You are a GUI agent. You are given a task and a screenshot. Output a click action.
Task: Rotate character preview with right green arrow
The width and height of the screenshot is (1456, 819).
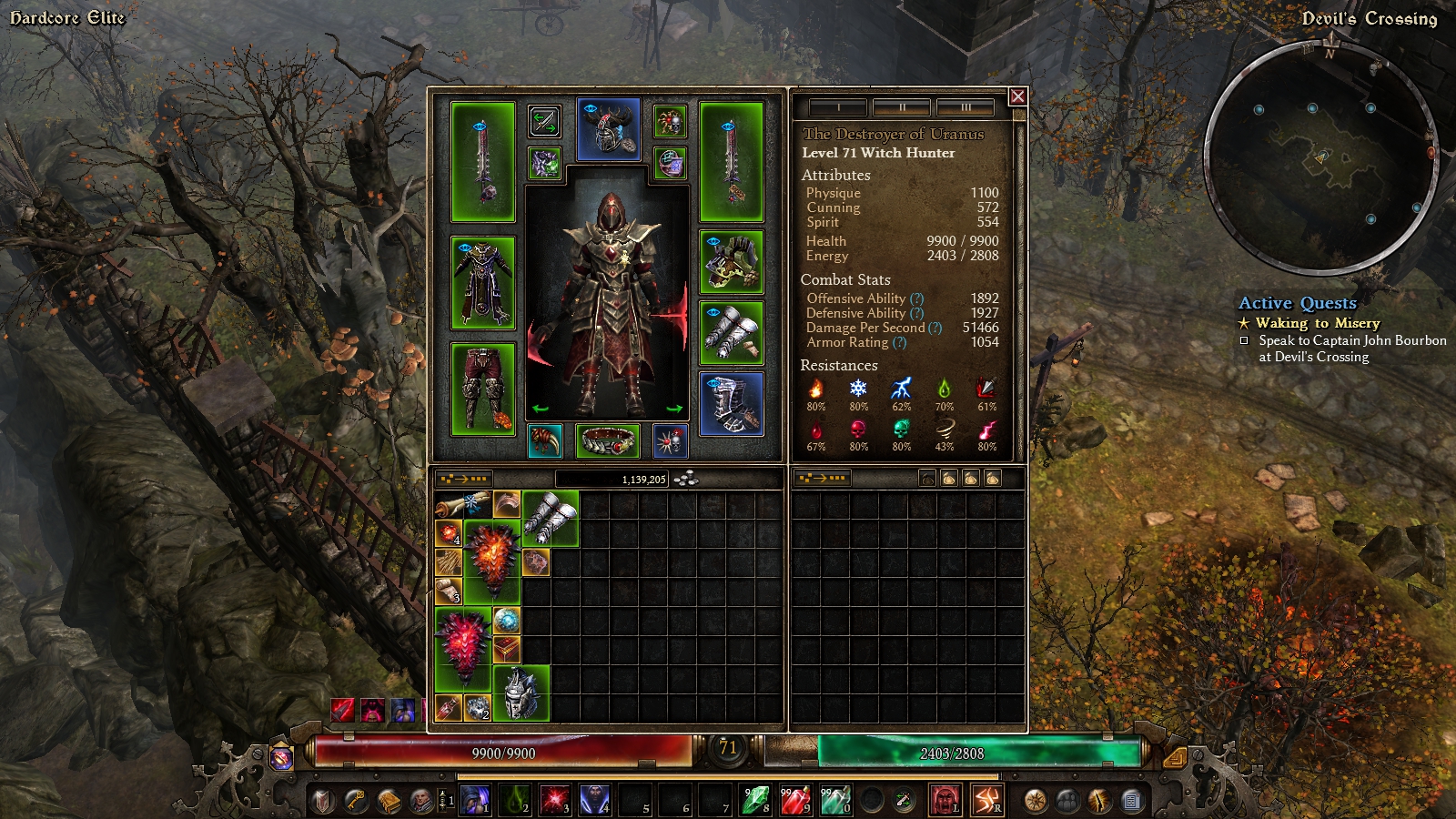click(x=674, y=409)
